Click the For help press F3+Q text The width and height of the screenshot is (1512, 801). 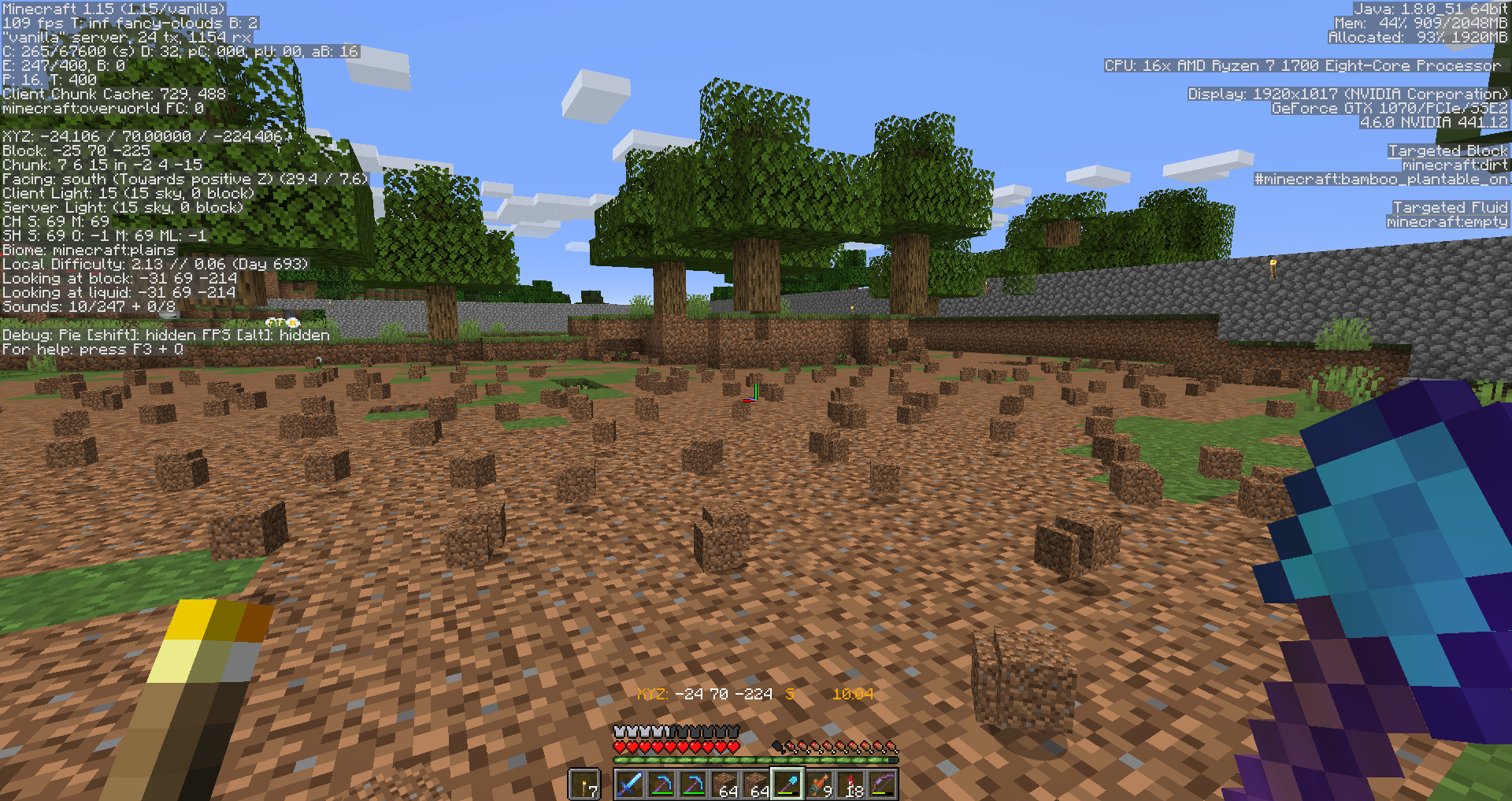pyautogui.click(x=92, y=349)
